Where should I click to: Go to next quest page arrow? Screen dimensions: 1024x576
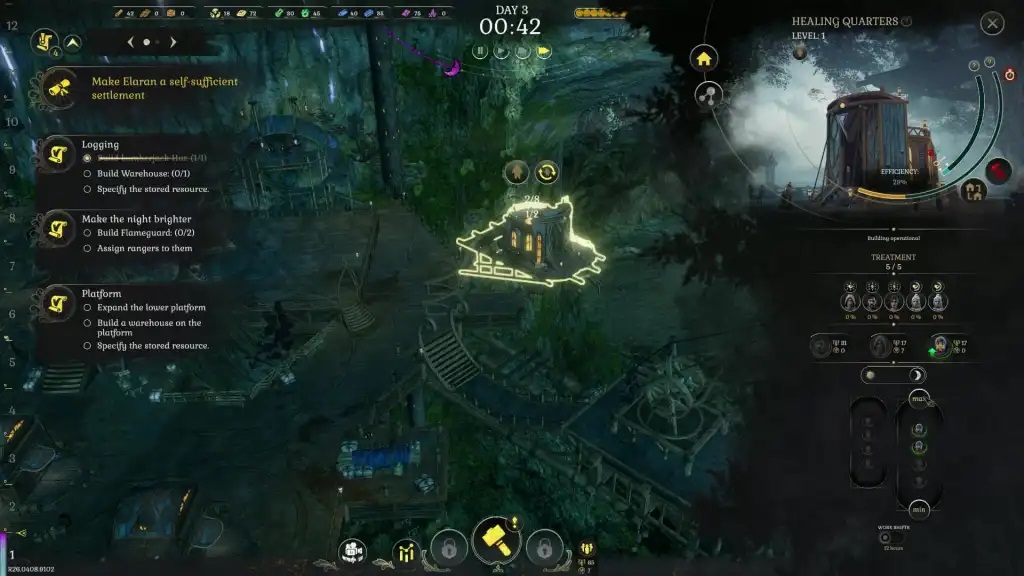pos(173,43)
